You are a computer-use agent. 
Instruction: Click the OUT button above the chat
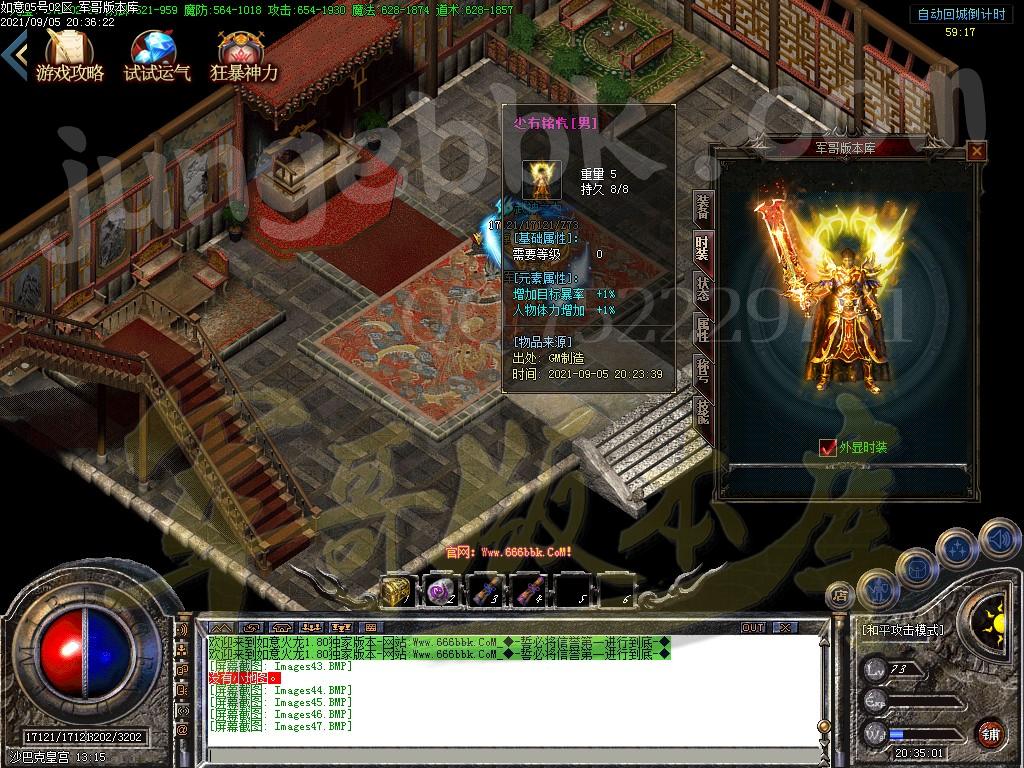pos(753,627)
